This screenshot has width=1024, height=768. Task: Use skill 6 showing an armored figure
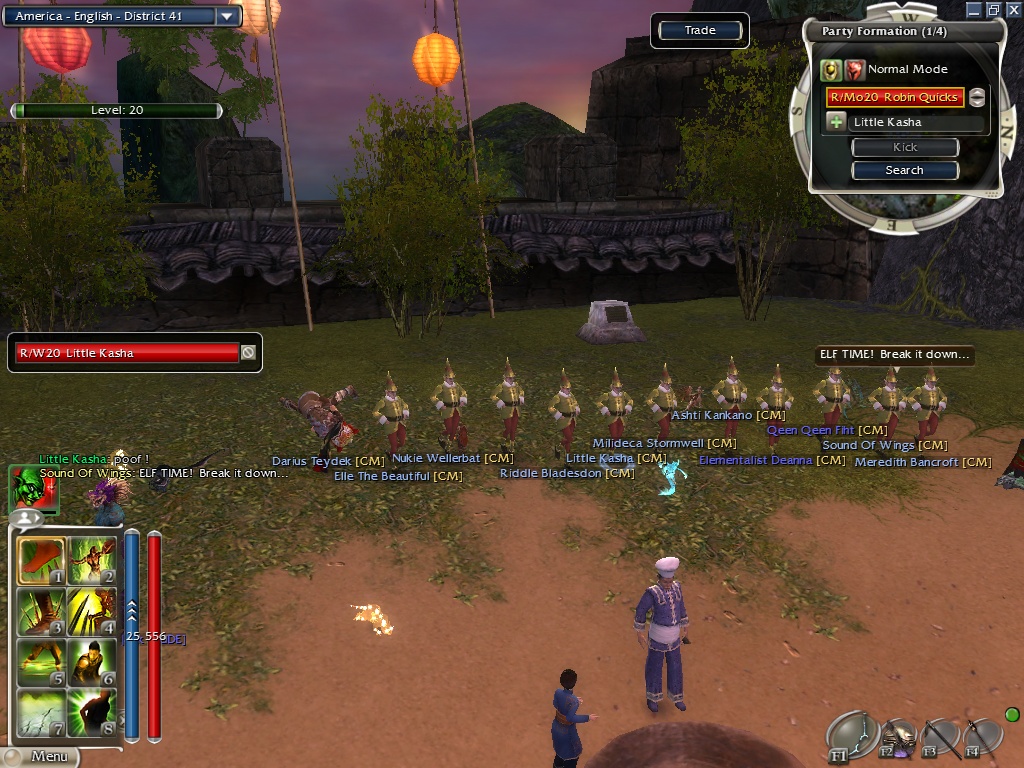(92, 661)
